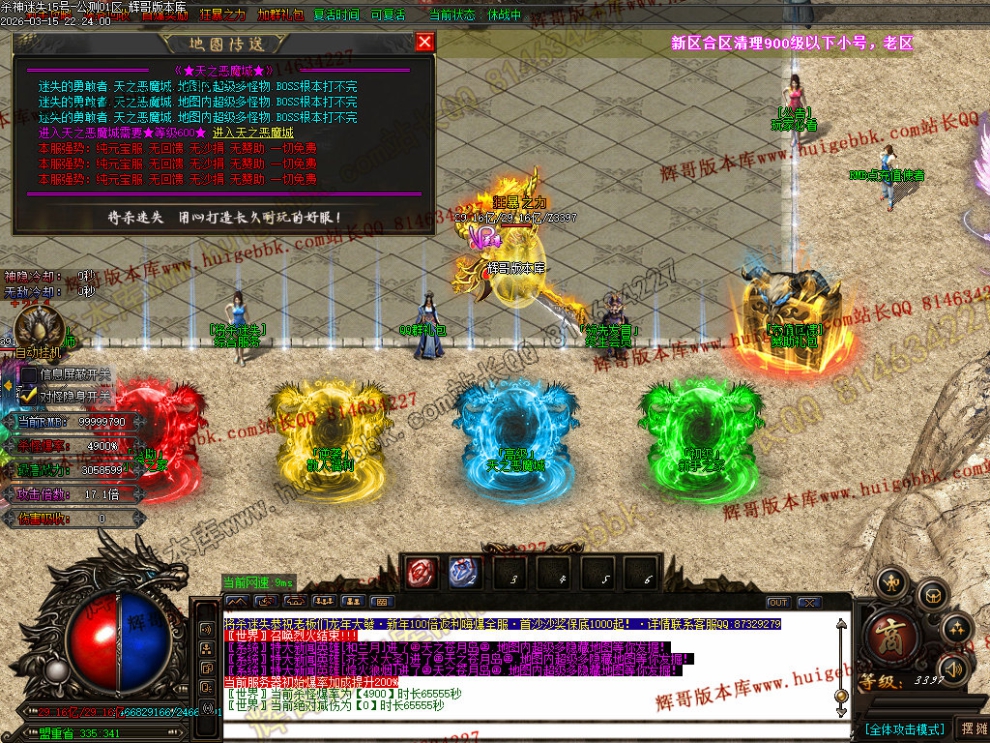990x743 pixels.
Task: Close the chat panel with X button
Action: coord(809,603)
